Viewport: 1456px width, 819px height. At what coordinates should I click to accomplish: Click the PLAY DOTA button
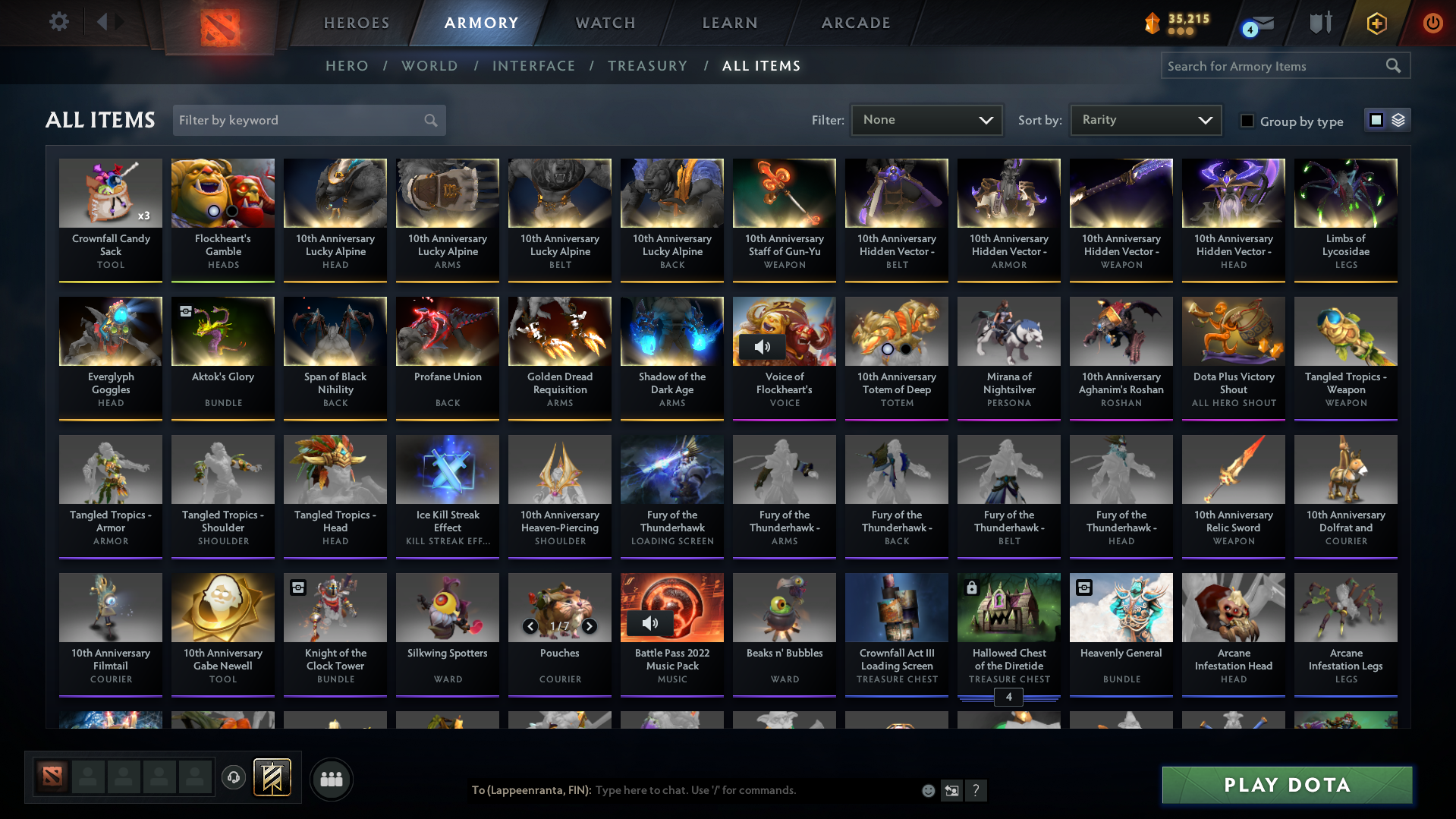click(x=1286, y=785)
